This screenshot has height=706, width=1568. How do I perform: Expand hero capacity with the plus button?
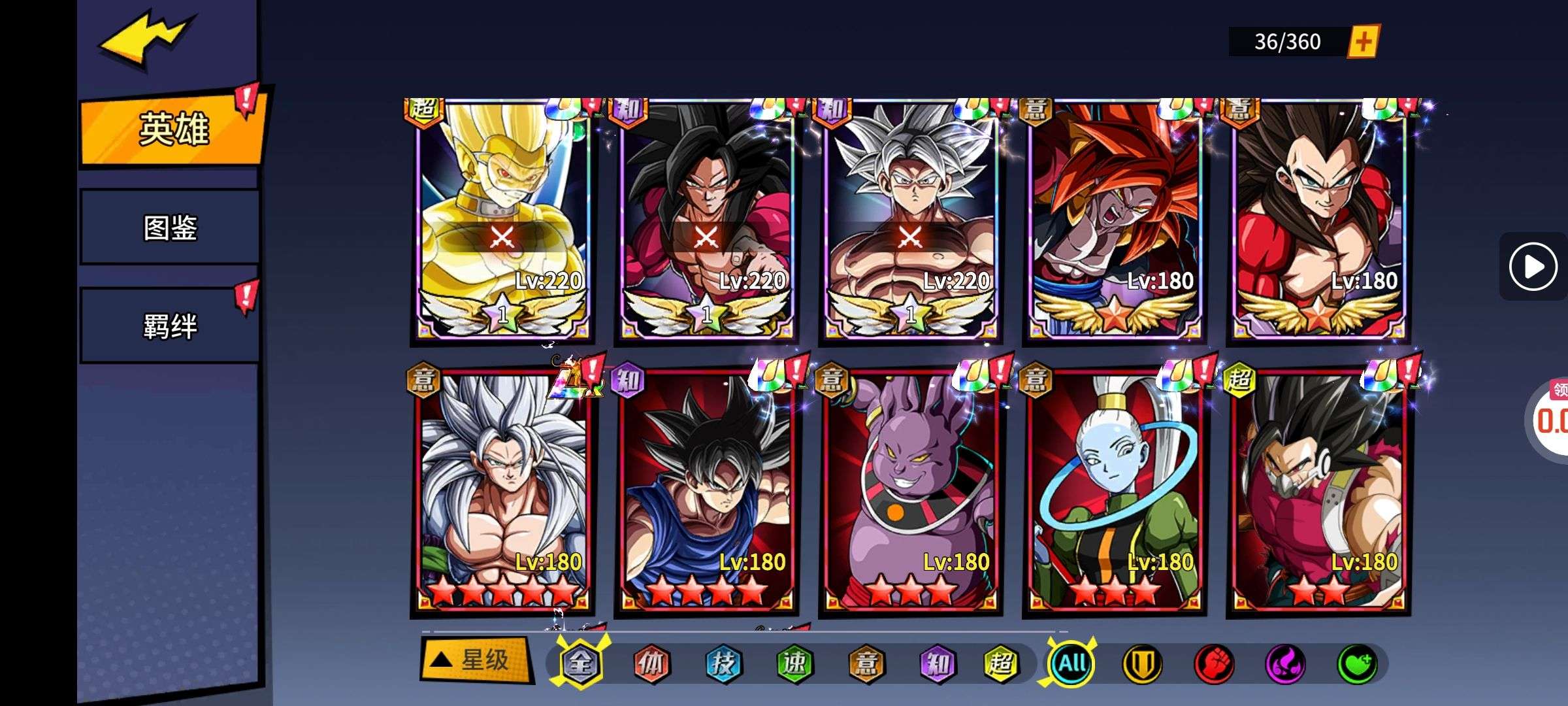pos(1364,42)
